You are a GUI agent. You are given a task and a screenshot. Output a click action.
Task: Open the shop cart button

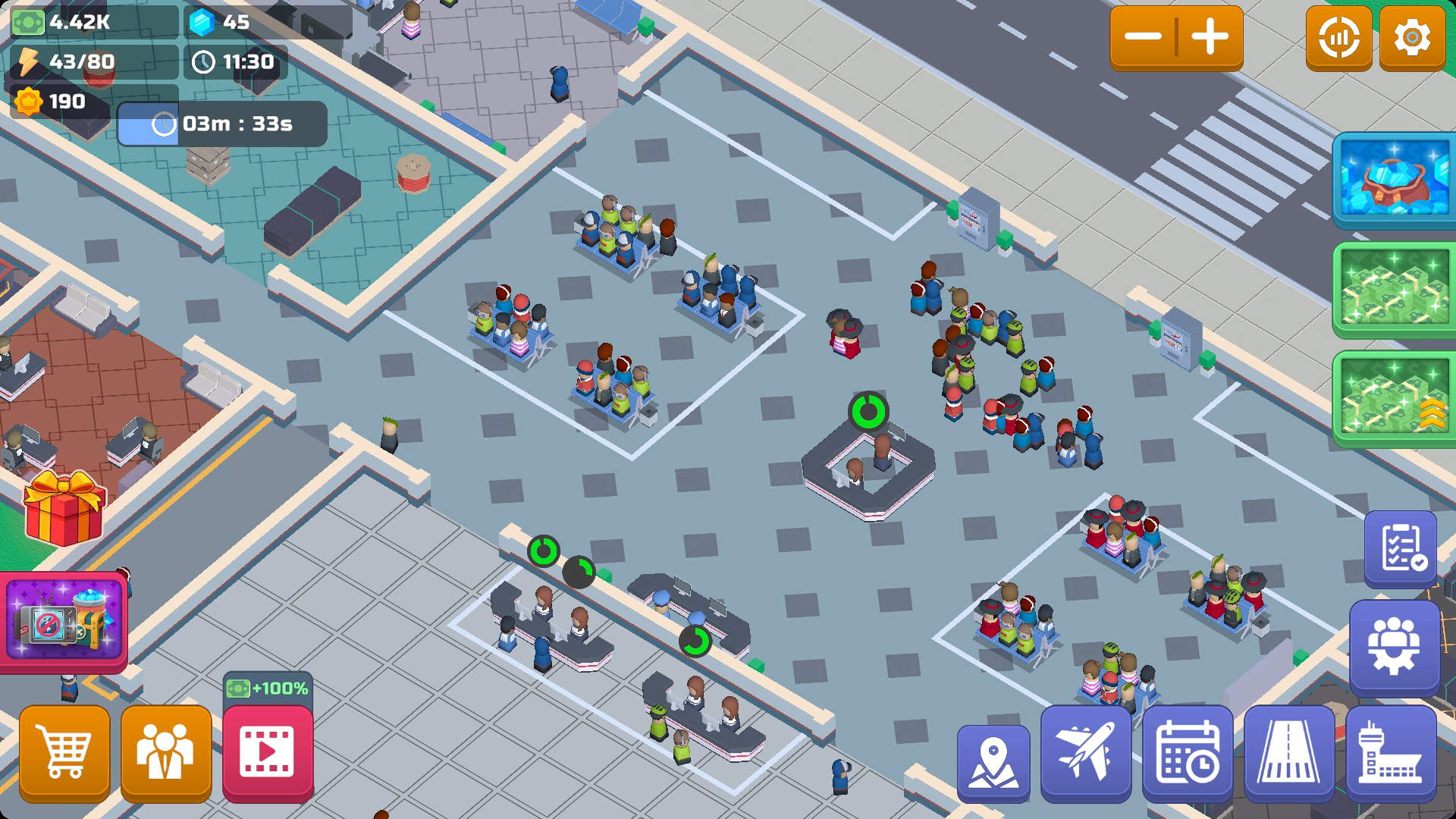coord(64,752)
